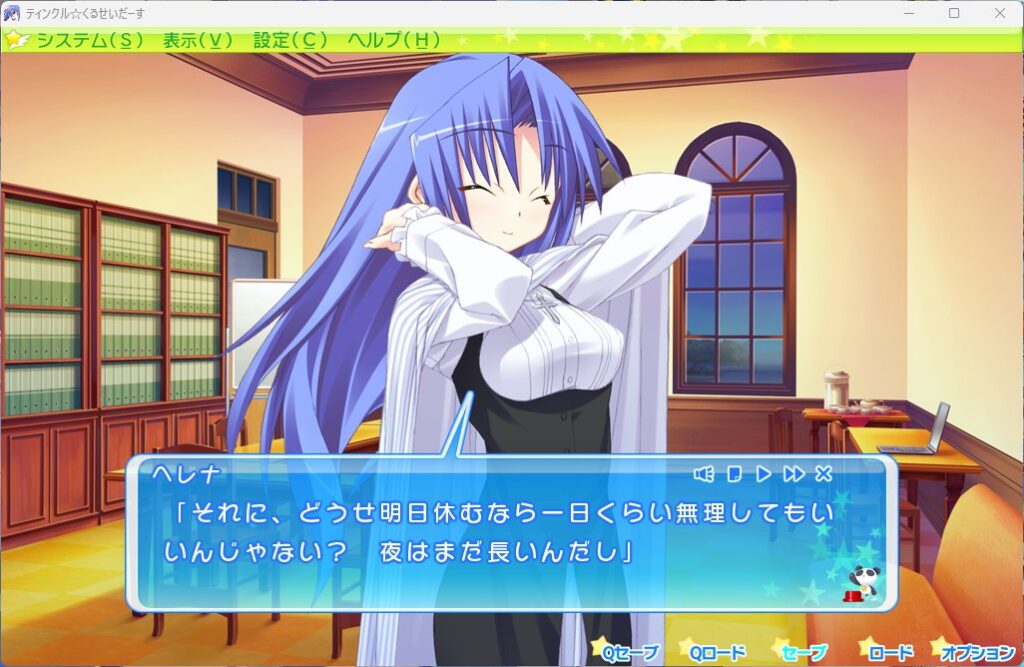The width and height of the screenshot is (1024, 667).
Task: Open the セーブ (Save) screen
Action: click(804, 653)
